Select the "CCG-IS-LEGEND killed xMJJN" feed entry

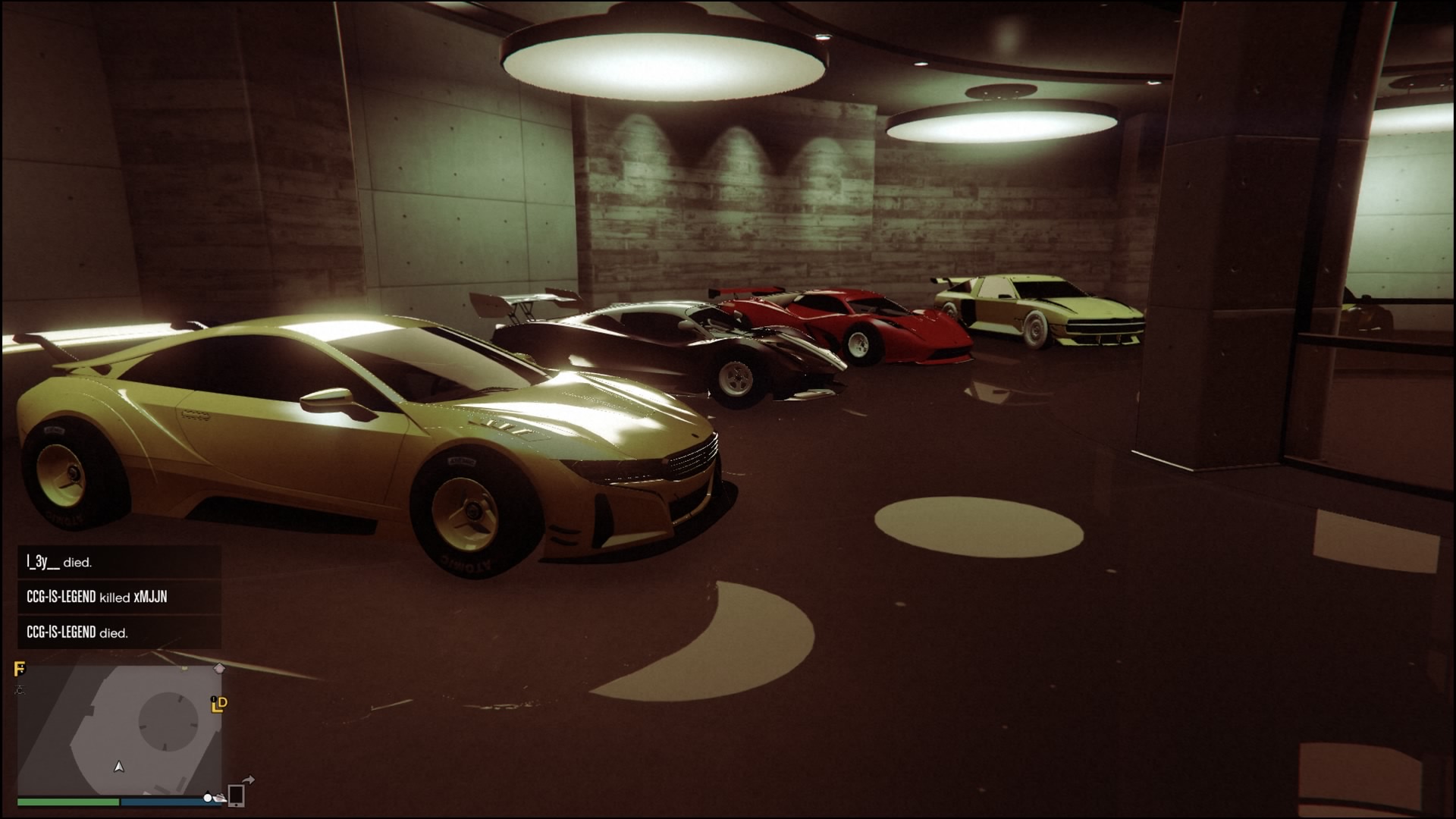[x=119, y=597]
